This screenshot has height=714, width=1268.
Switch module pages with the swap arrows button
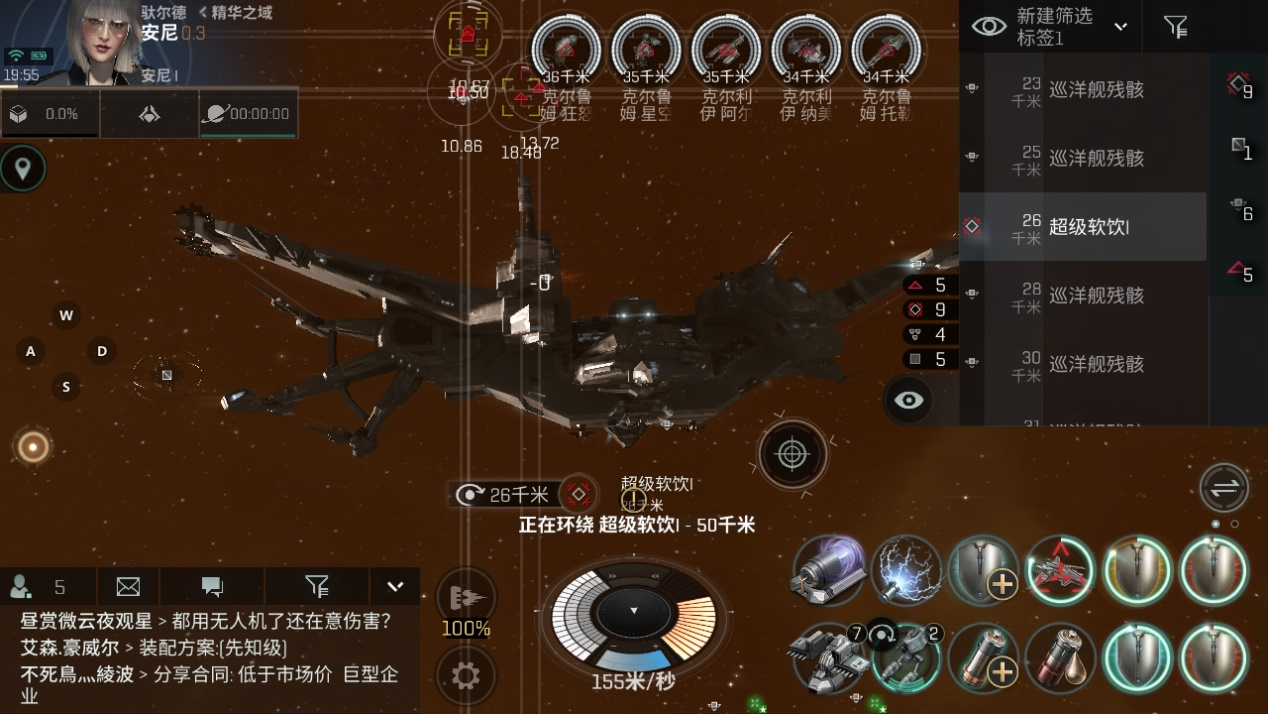point(1224,489)
